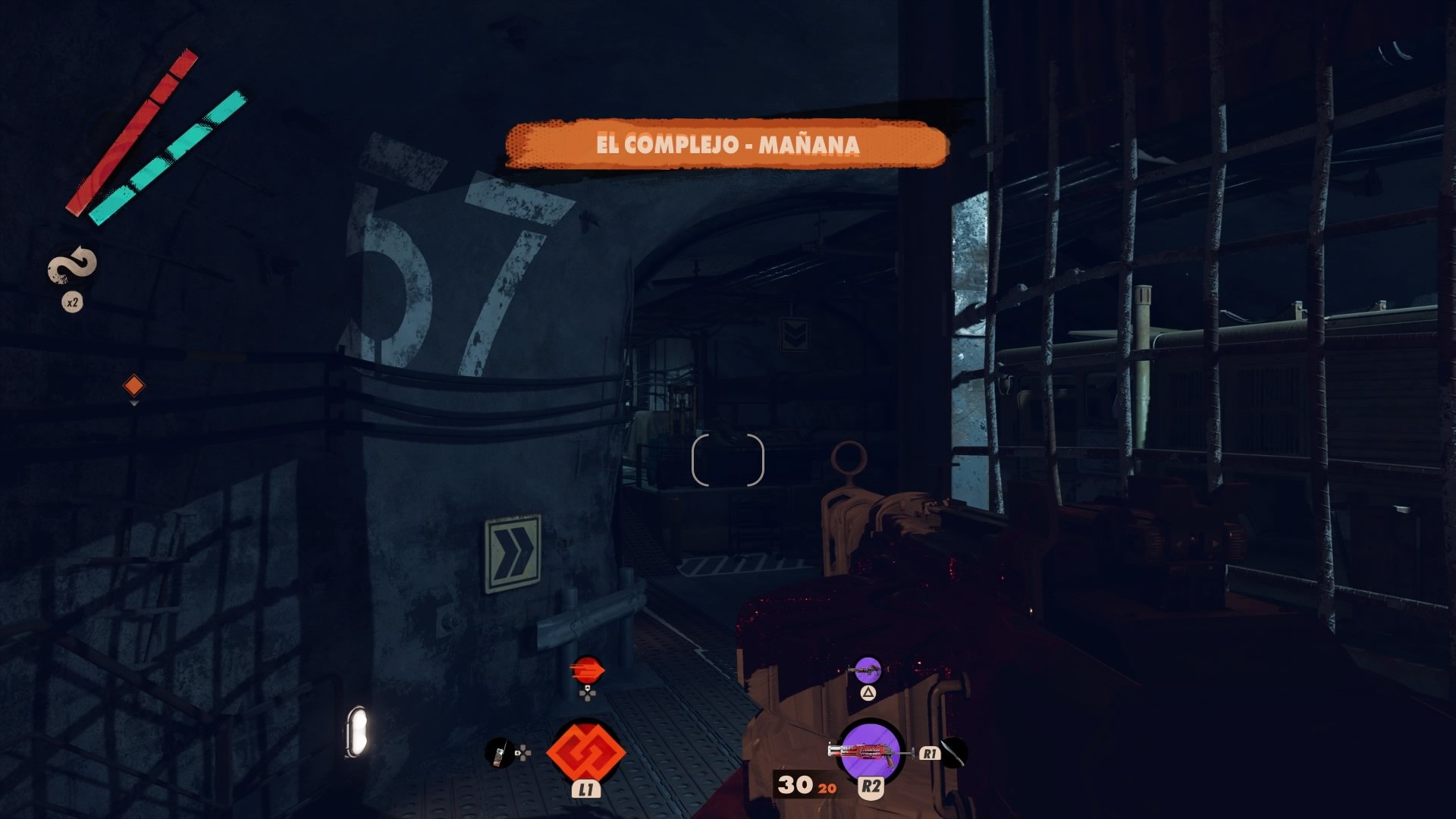Click the center aiming reticle

pos(728,459)
